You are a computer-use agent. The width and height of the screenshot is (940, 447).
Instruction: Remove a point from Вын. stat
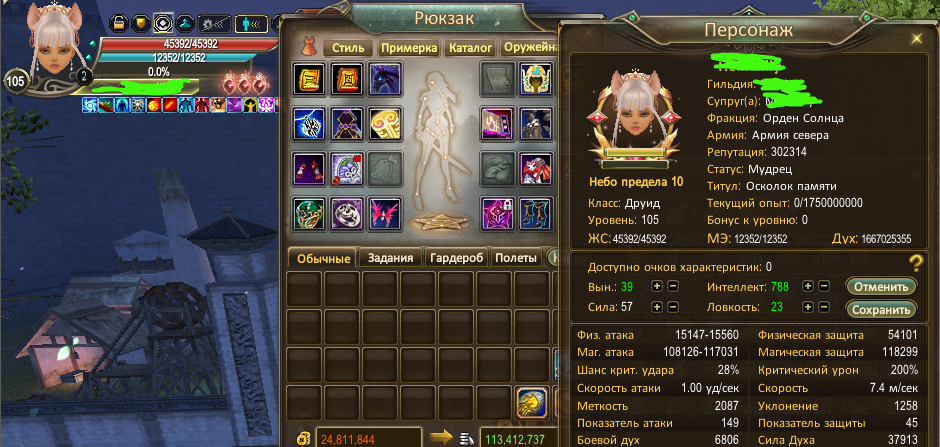point(673,286)
